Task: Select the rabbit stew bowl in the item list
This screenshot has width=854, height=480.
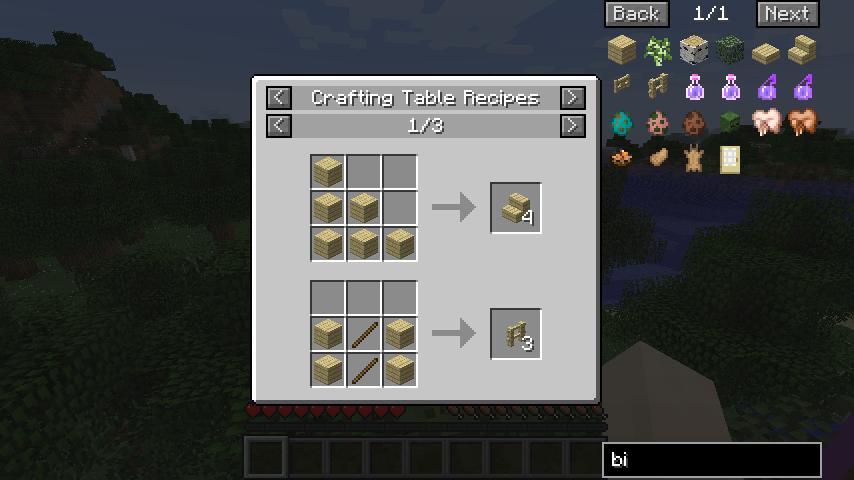Action: (x=622, y=158)
